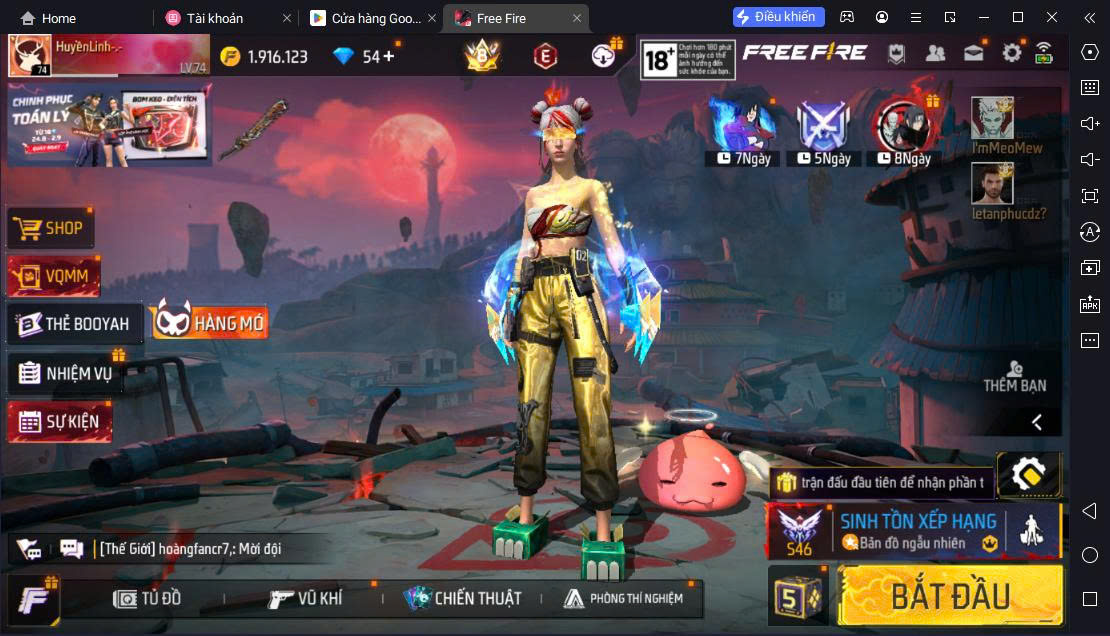1110x636 pixels.
Task: Open the gear settings icon
Action: [x=1011, y=53]
